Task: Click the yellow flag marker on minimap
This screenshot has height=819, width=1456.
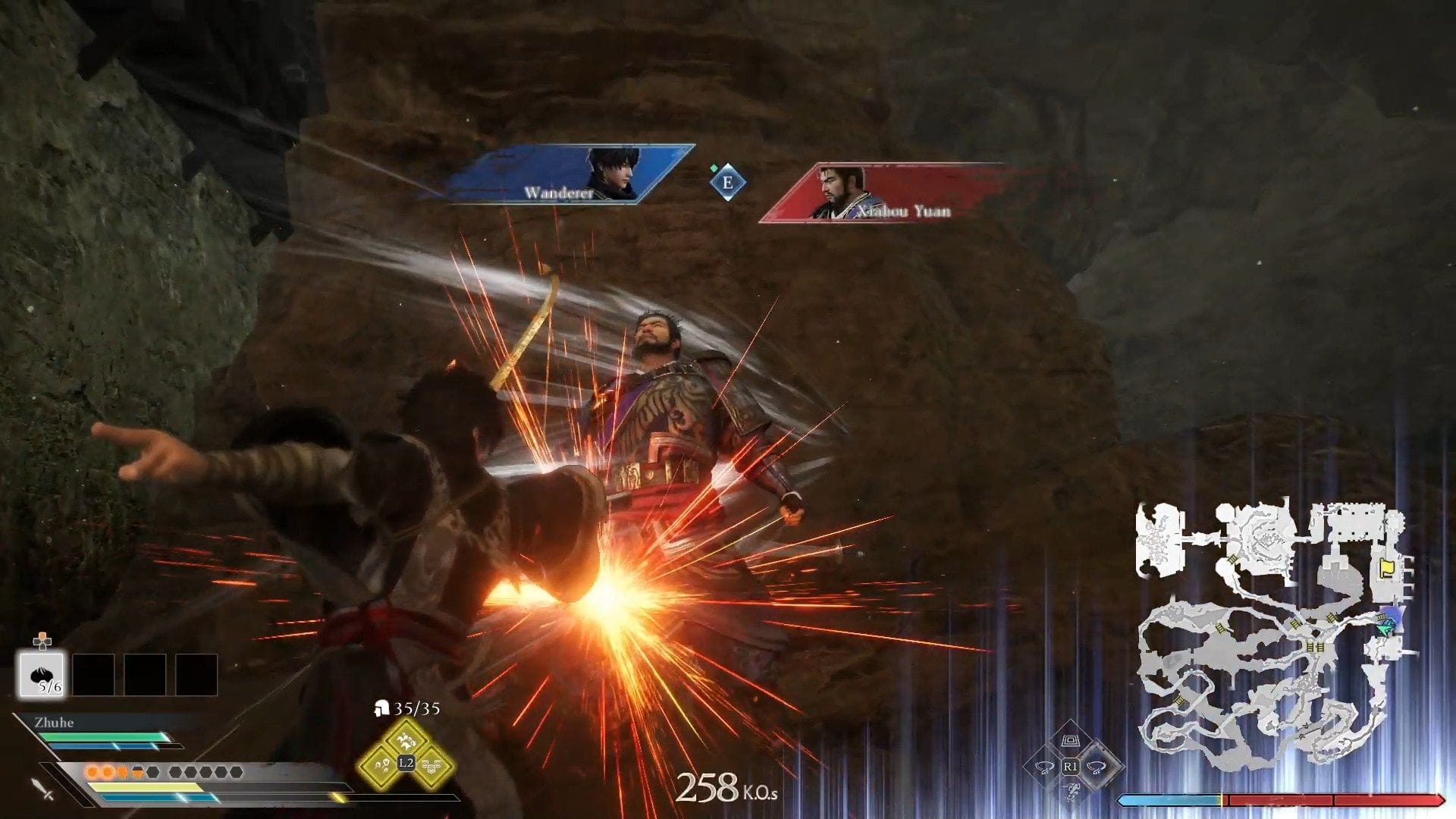Action: [1387, 568]
